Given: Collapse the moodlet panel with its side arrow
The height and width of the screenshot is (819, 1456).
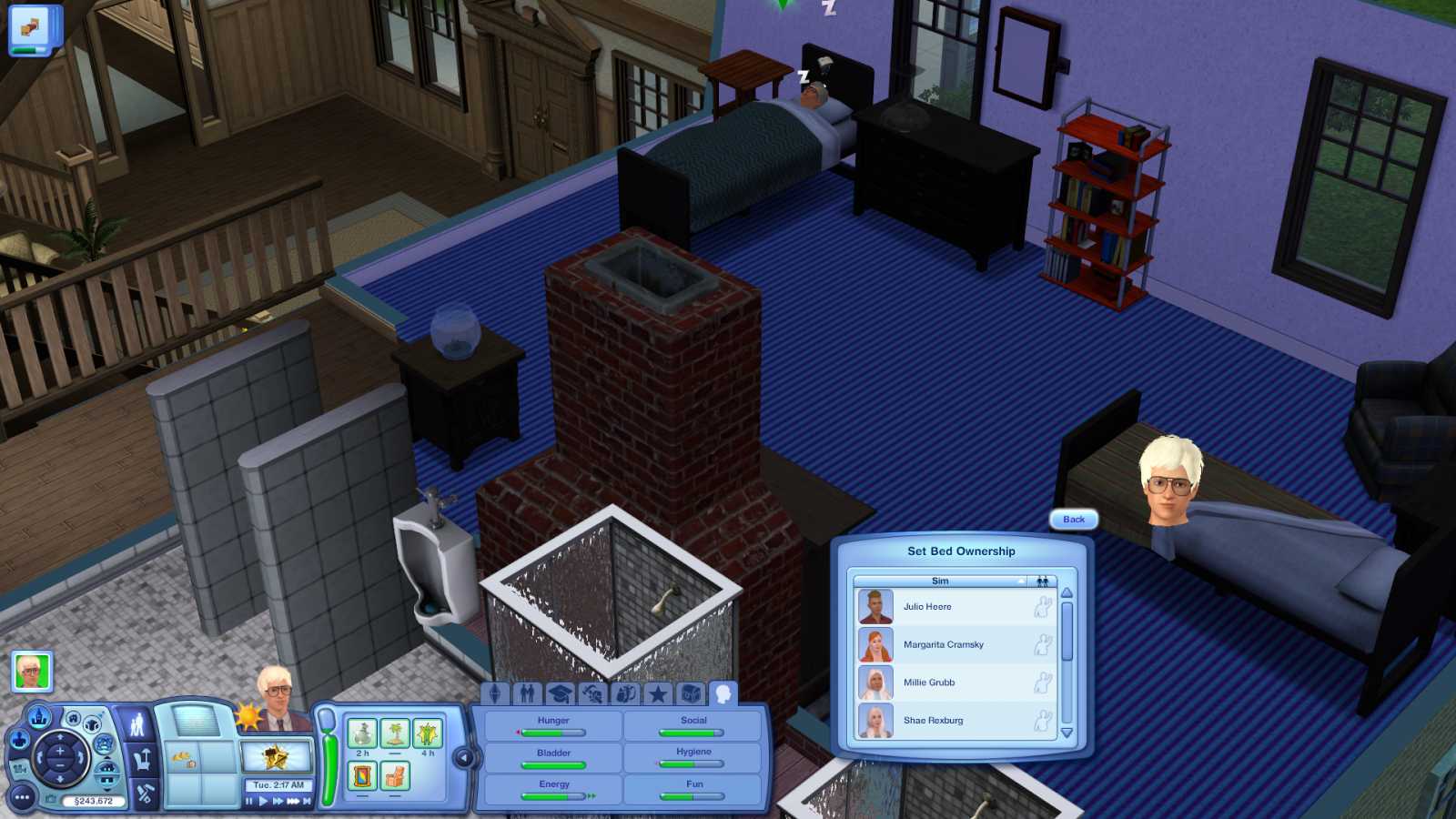Looking at the screenshot, I should coord(465,757).
